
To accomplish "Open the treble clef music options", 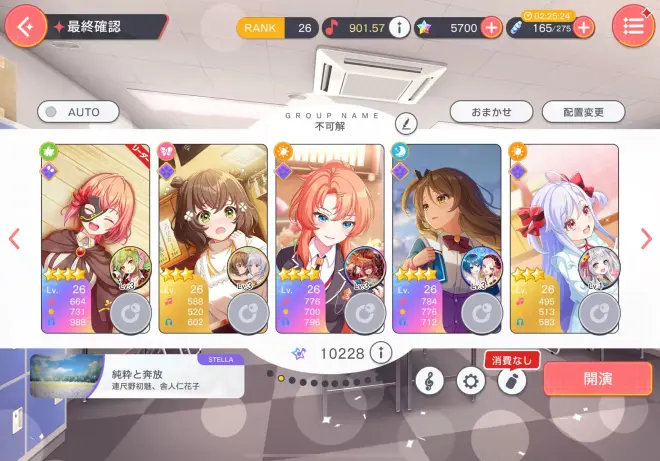I will pyautogui.click(x=430, y=380).
